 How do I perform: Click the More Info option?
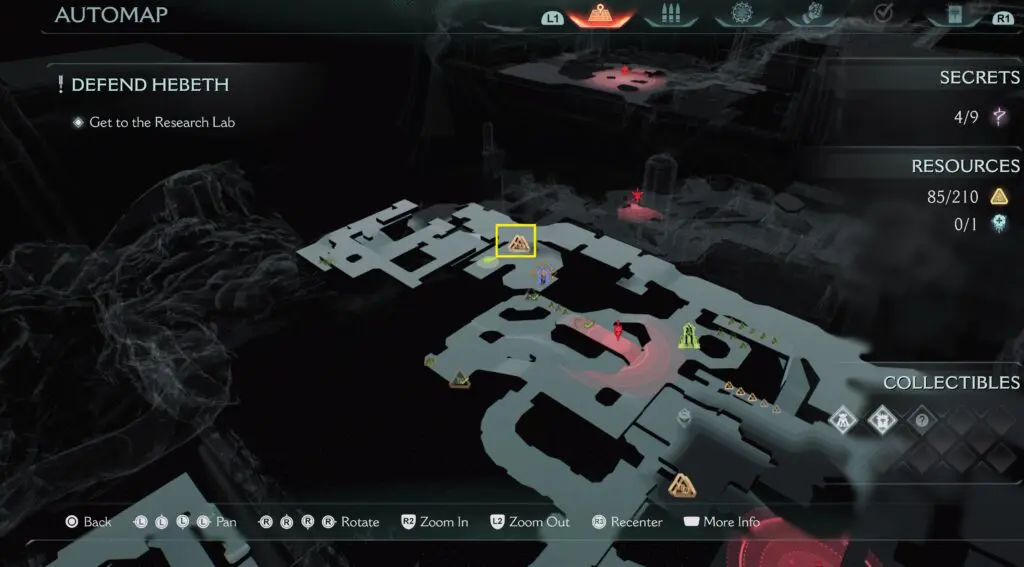point(721,522)
